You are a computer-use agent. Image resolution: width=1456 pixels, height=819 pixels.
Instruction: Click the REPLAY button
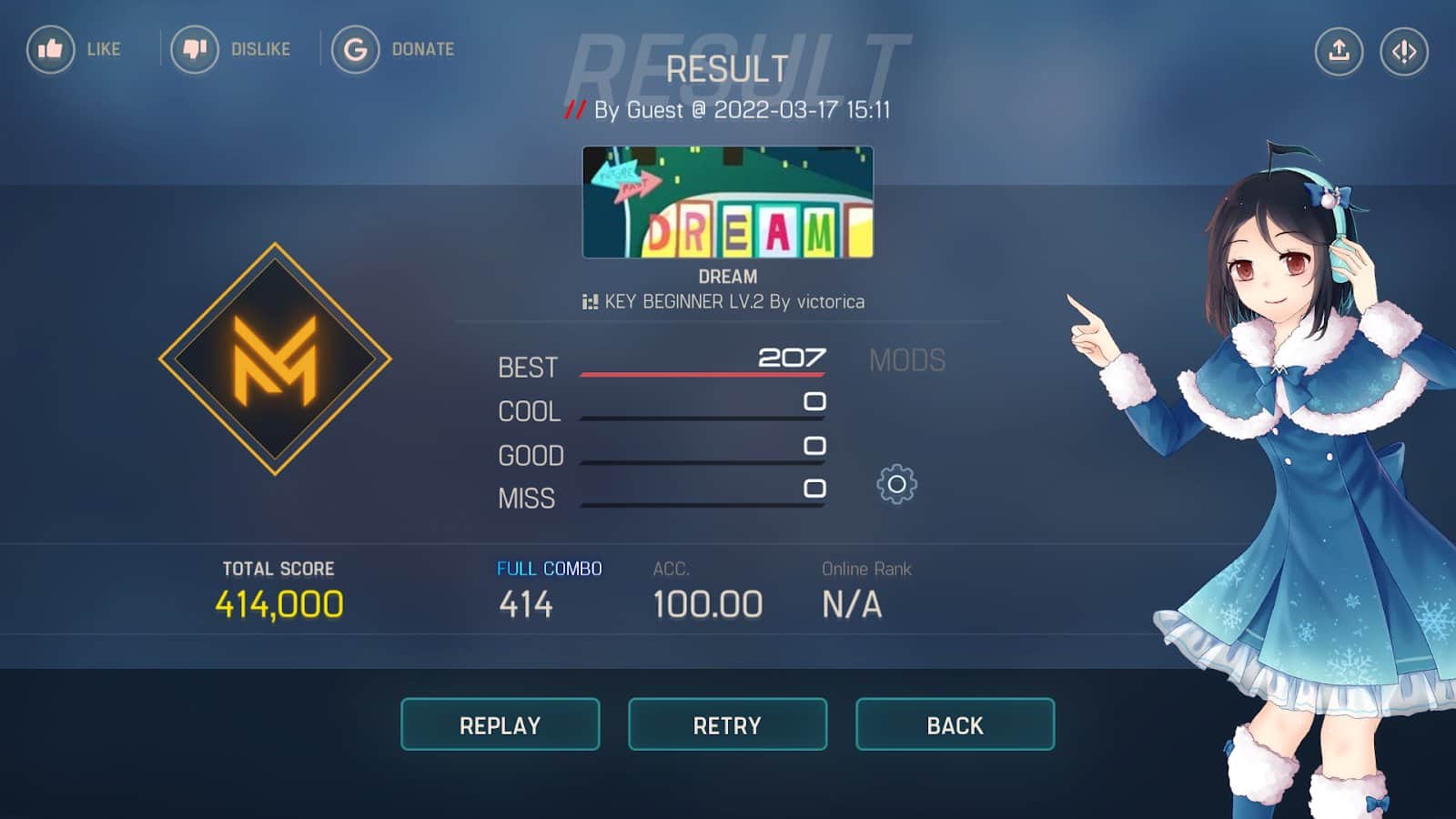pyautogui.click(x=500, y=724)
